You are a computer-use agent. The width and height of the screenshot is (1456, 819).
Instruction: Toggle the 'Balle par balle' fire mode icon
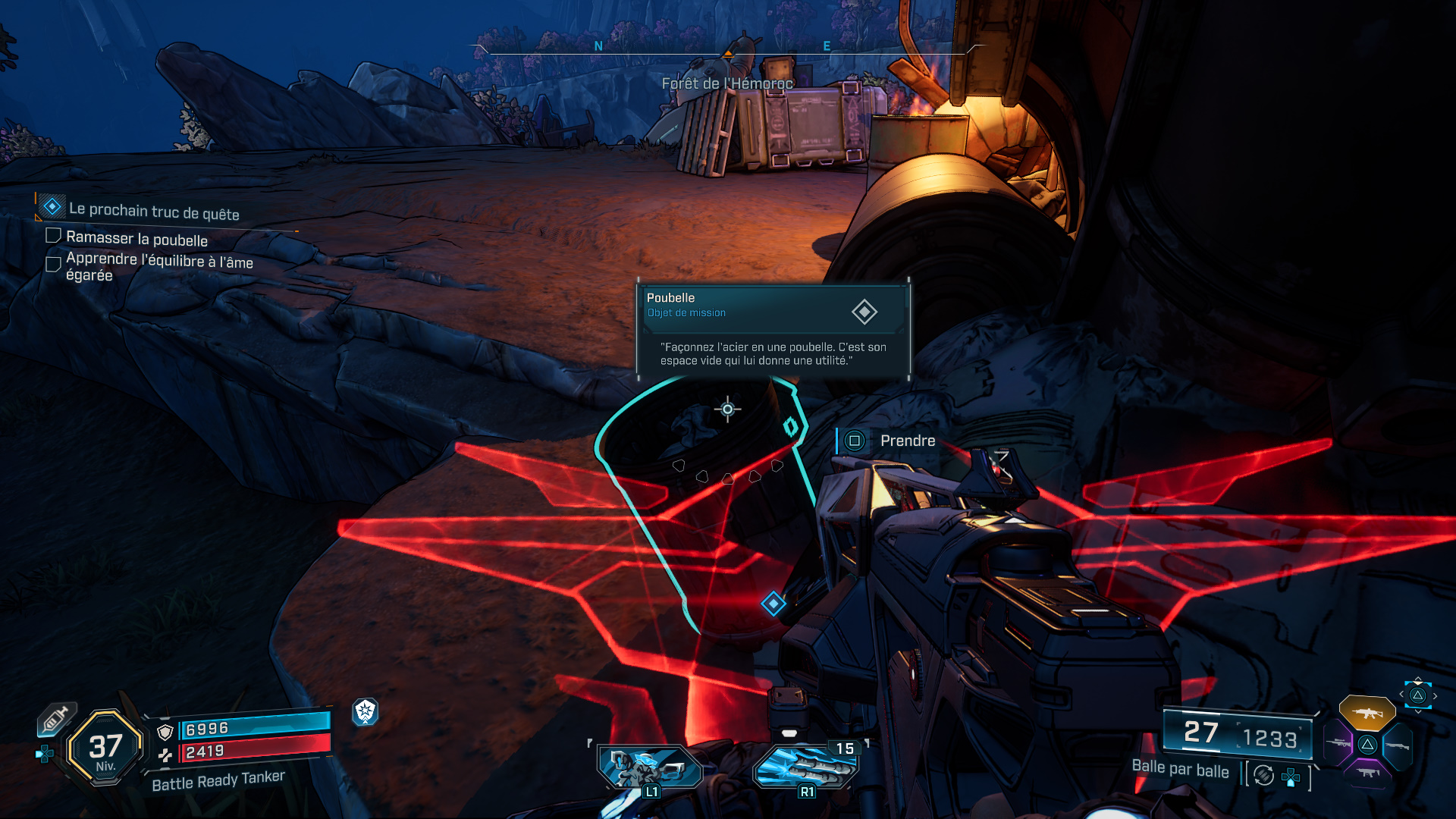click(1263, 775)
